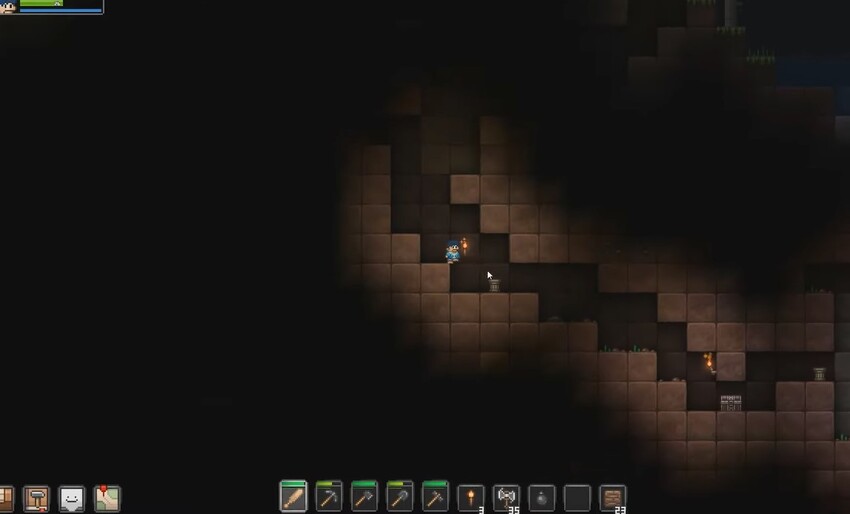Select the torch slot in the hotbar
Screen dimensions: 850x514
471,496
